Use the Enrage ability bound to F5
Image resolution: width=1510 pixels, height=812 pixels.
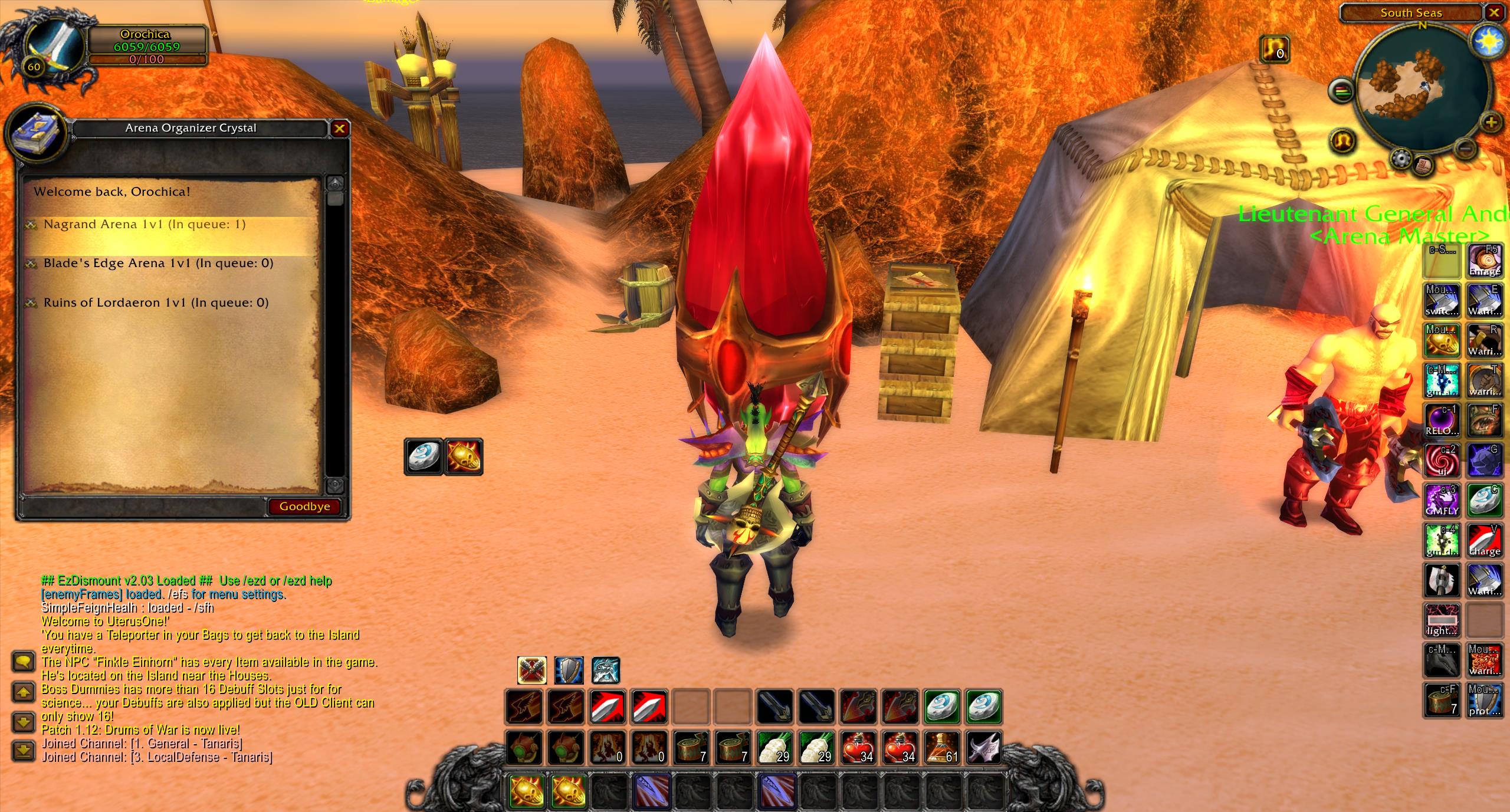click(1485, 261)
